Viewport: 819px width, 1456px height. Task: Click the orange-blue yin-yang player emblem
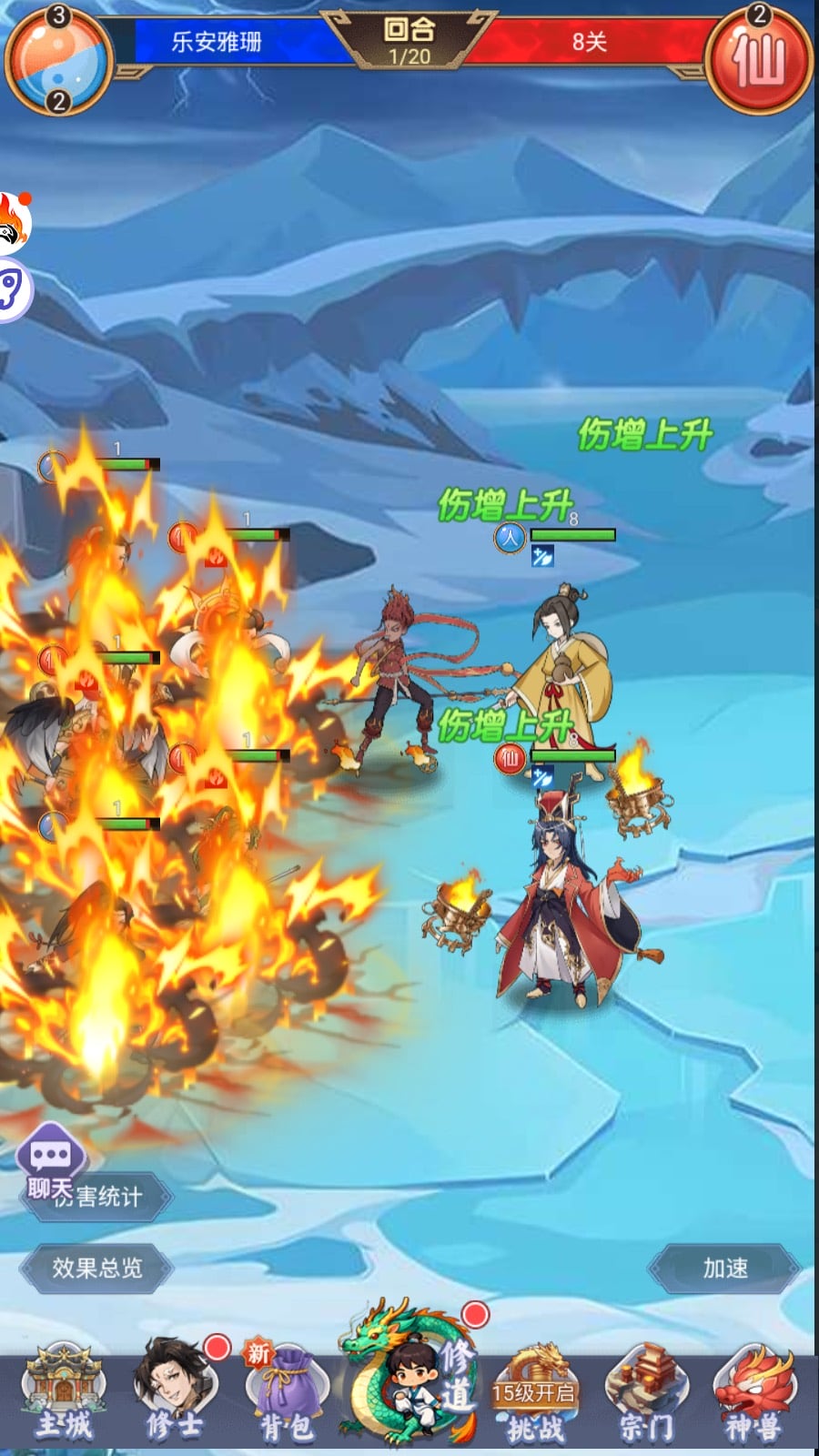click(x=58, y=60)
